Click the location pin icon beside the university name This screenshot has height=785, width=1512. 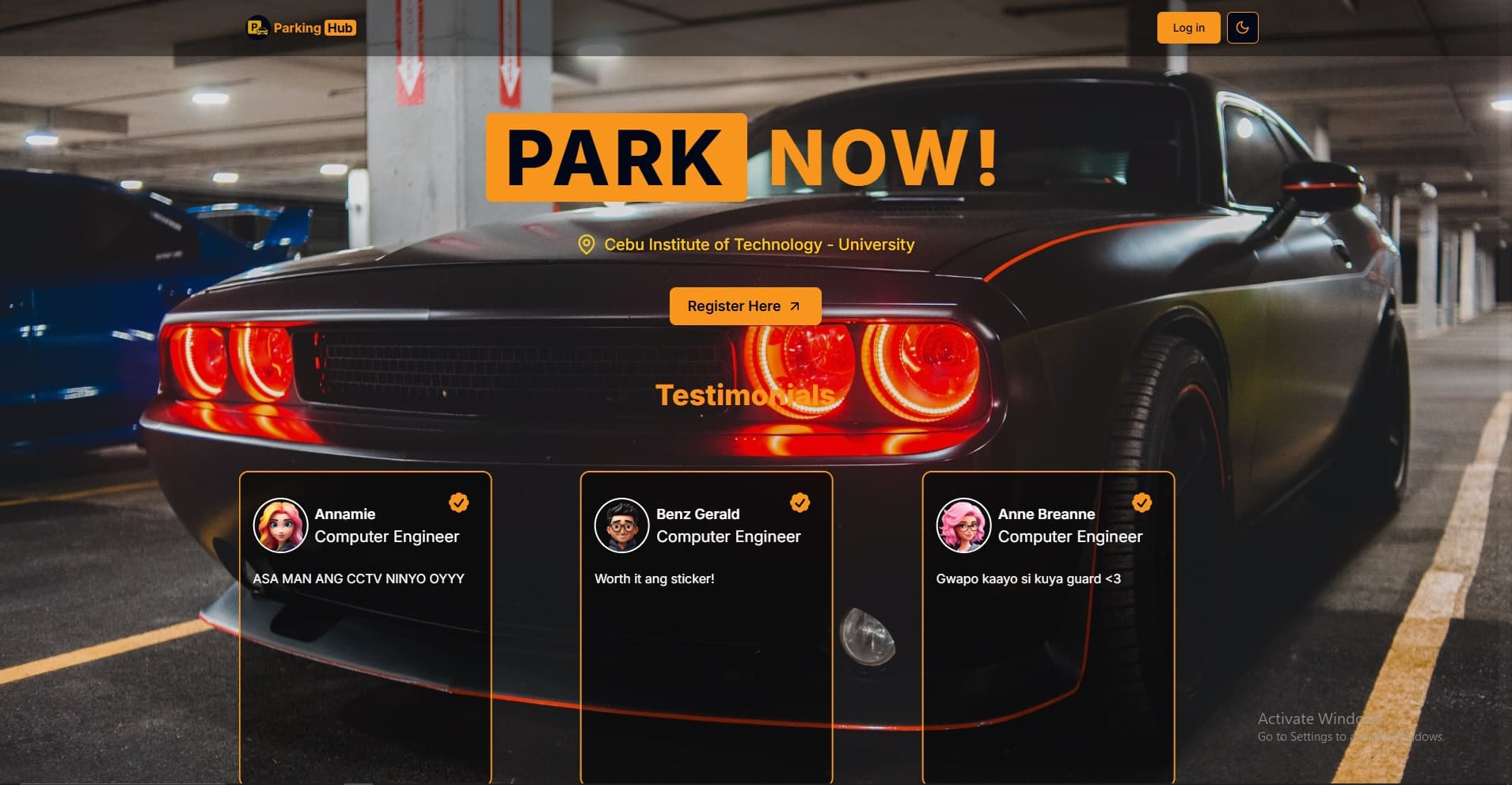click(587, 245)
